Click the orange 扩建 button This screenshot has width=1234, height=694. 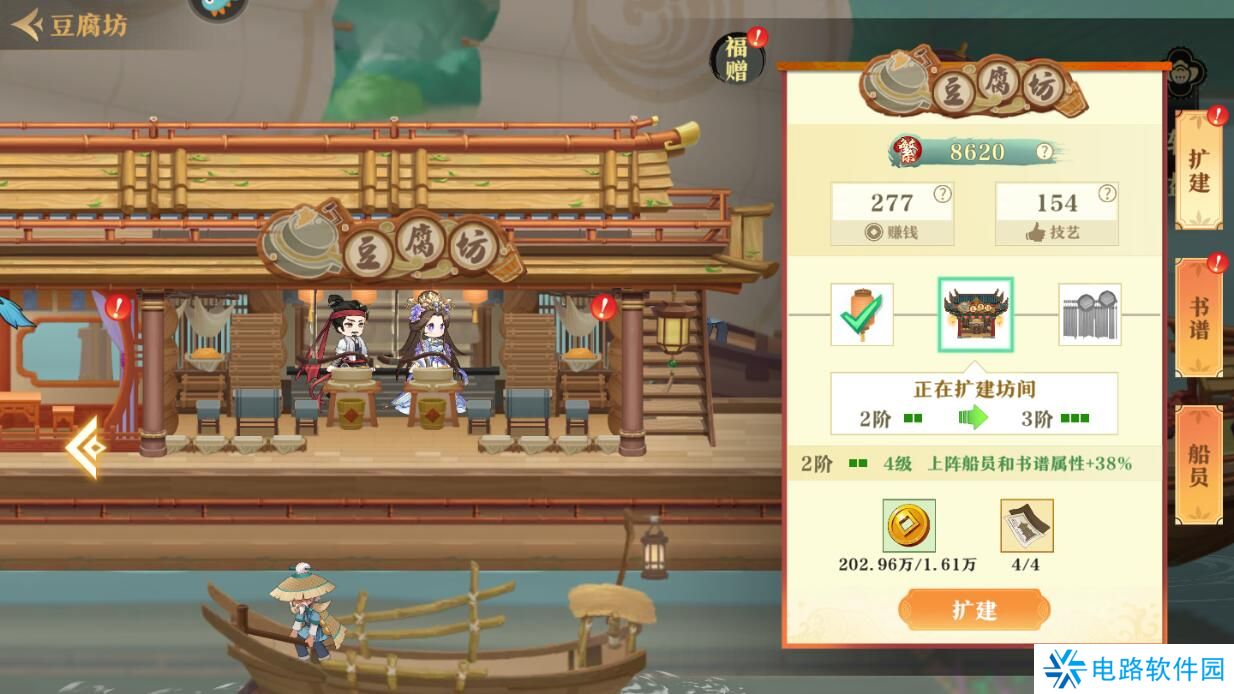pyautogui.click(x=973, y=609)
